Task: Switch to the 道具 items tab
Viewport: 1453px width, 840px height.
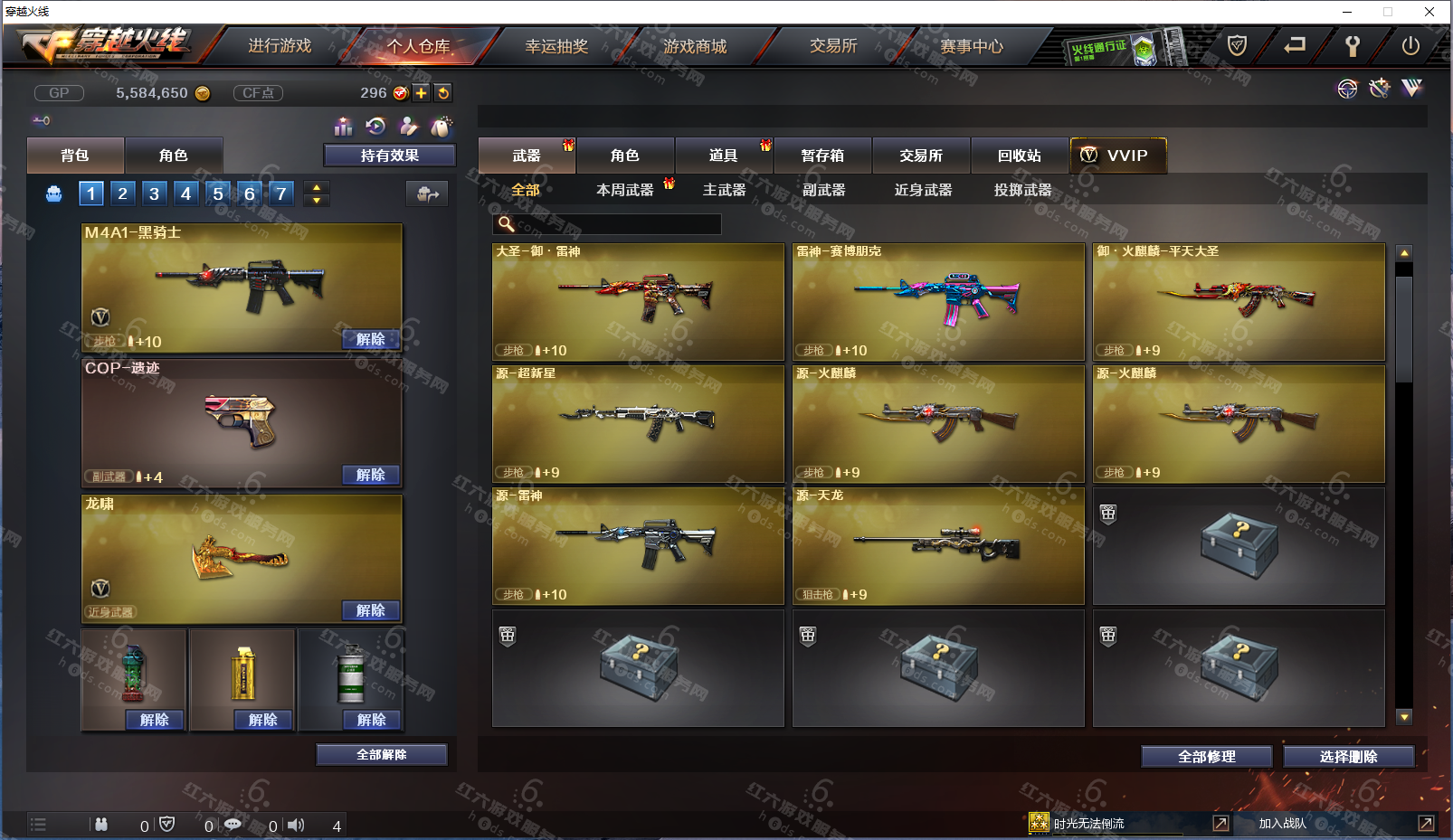Action: pyautogui.click(x=723, y=156)
